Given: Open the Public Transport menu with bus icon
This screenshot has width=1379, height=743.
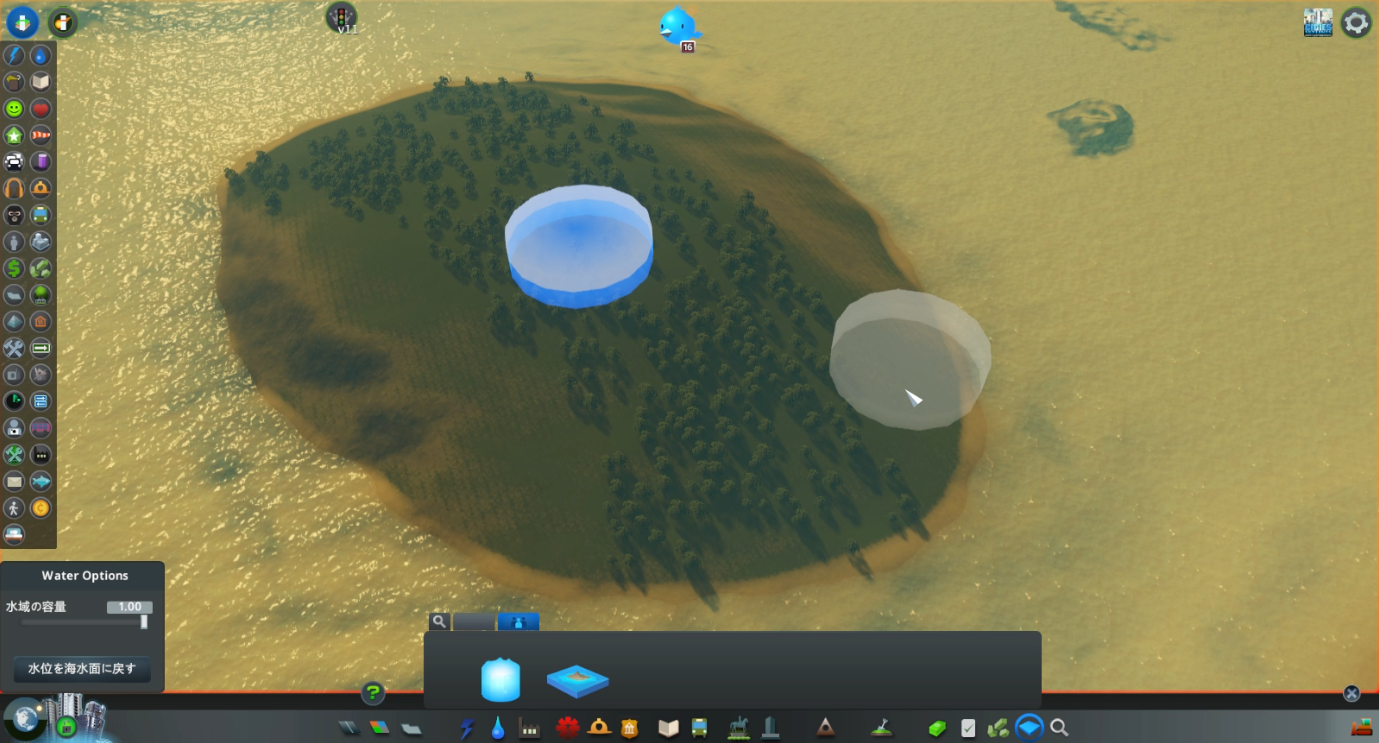Looking at the screenshot, I should [700, 727].
